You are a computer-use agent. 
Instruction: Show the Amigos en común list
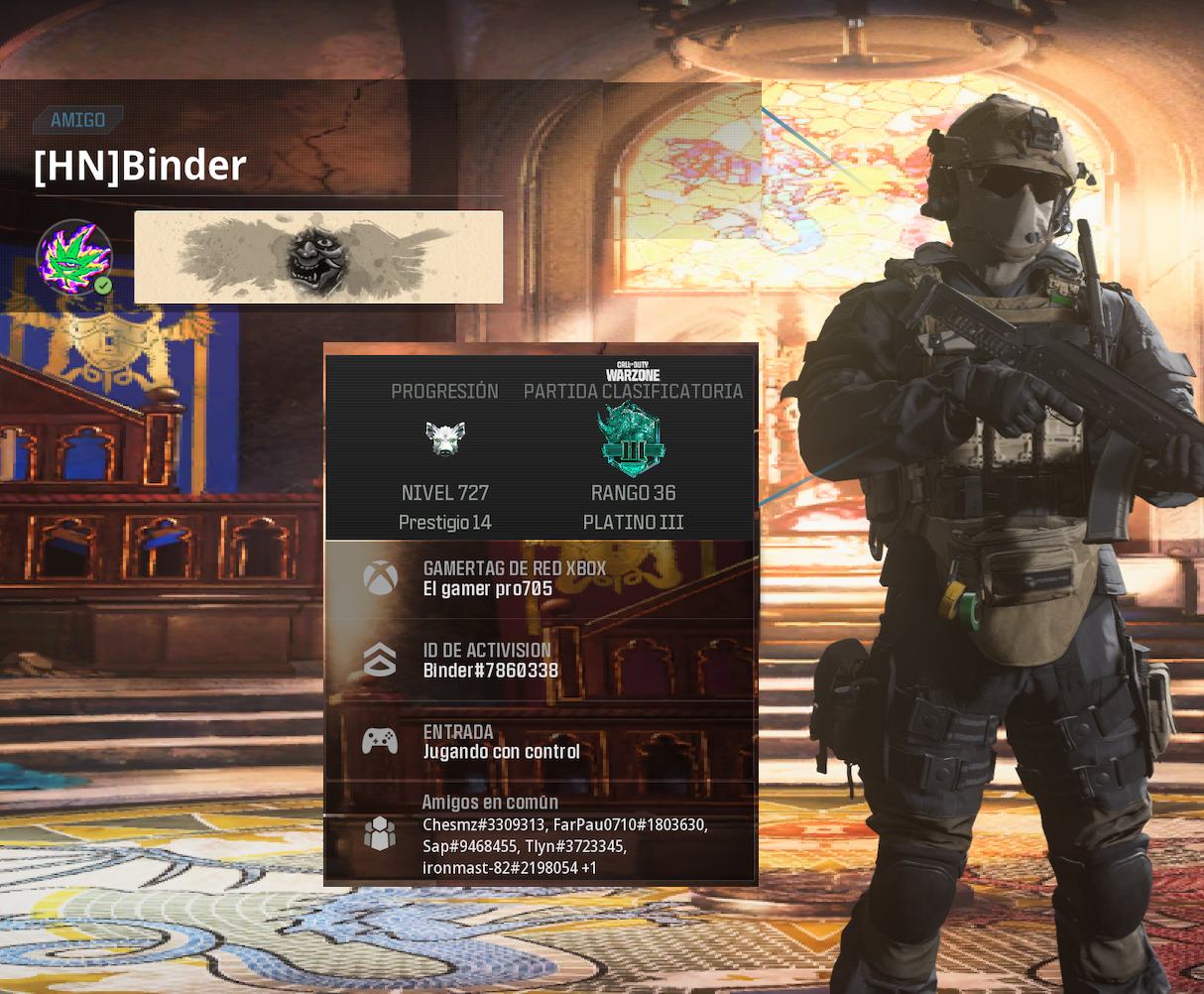(x=541, y=834)
